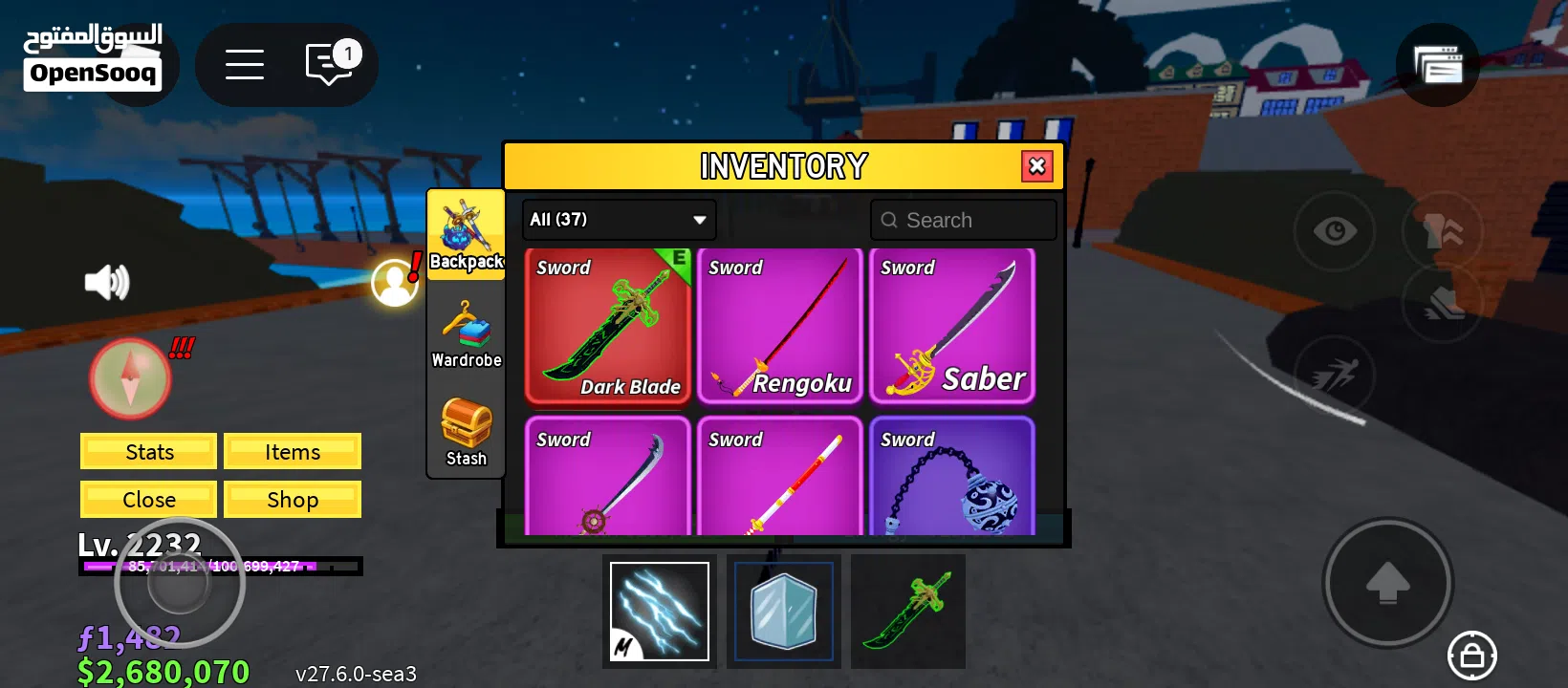Open the All (37) filter dropdown
This screenshot has height=688, width=1568.
pos(619,220)
